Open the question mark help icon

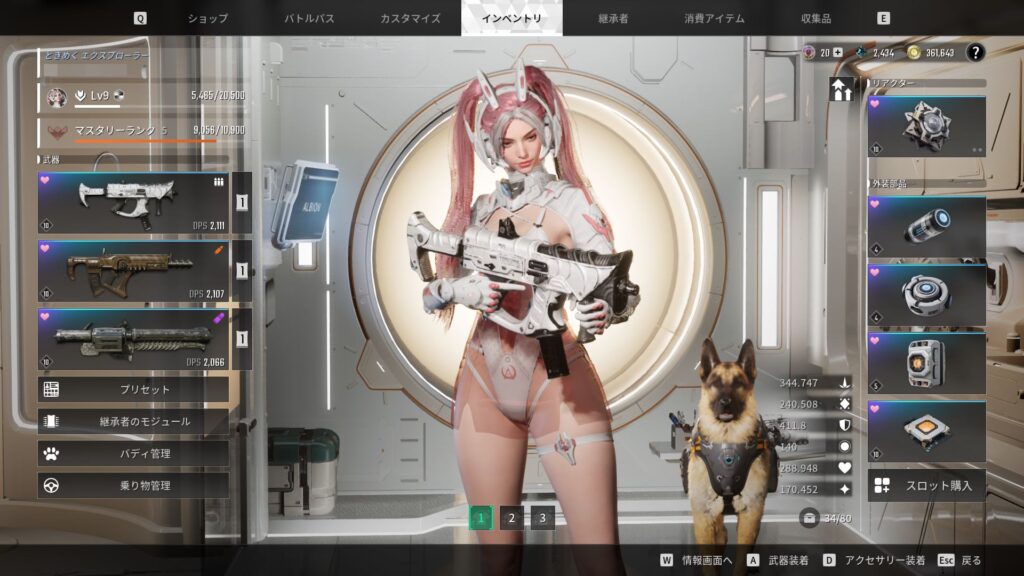(975, 53)
